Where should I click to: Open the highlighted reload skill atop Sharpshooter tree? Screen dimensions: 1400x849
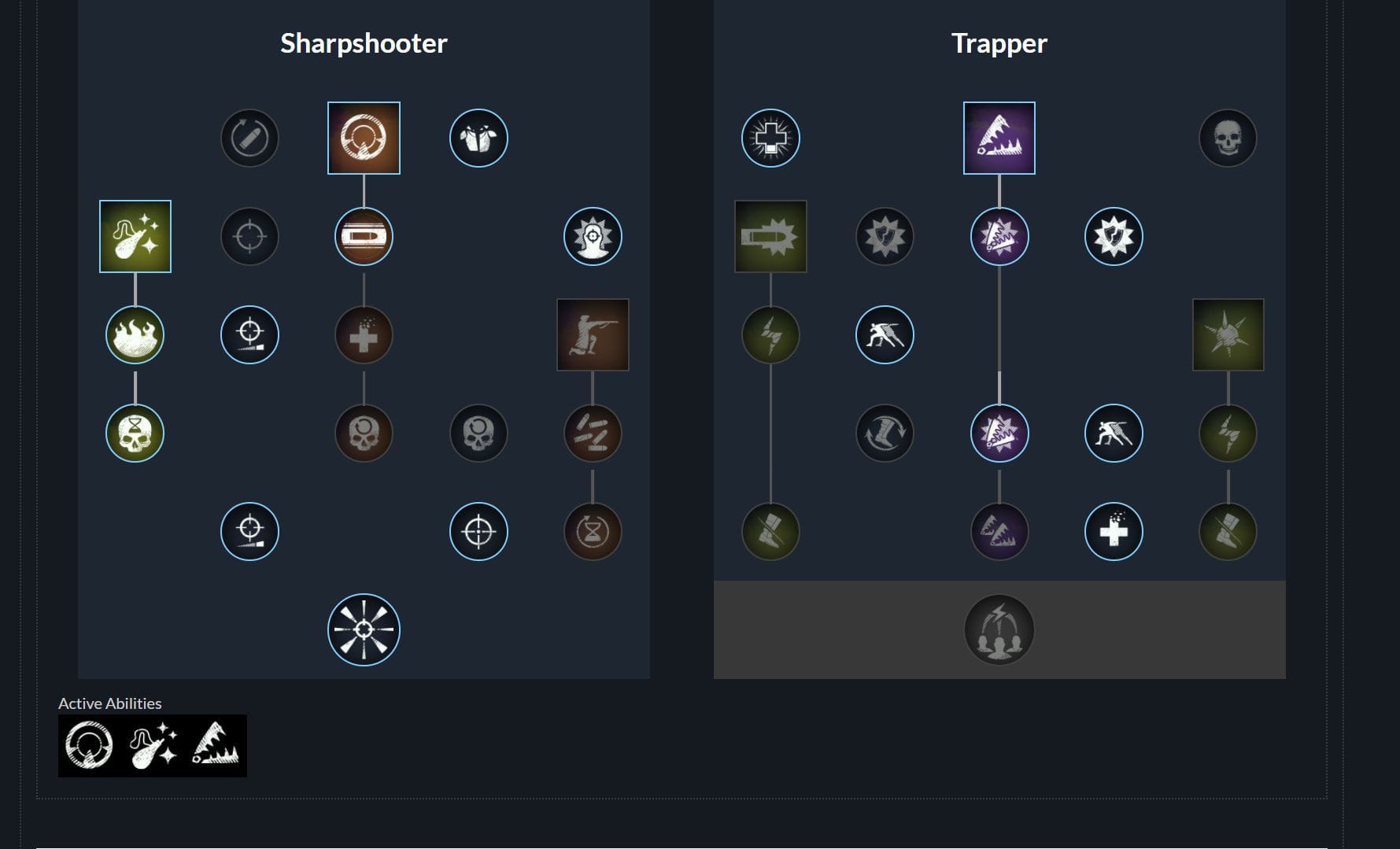pyautogui.click(x=364, y=138)
